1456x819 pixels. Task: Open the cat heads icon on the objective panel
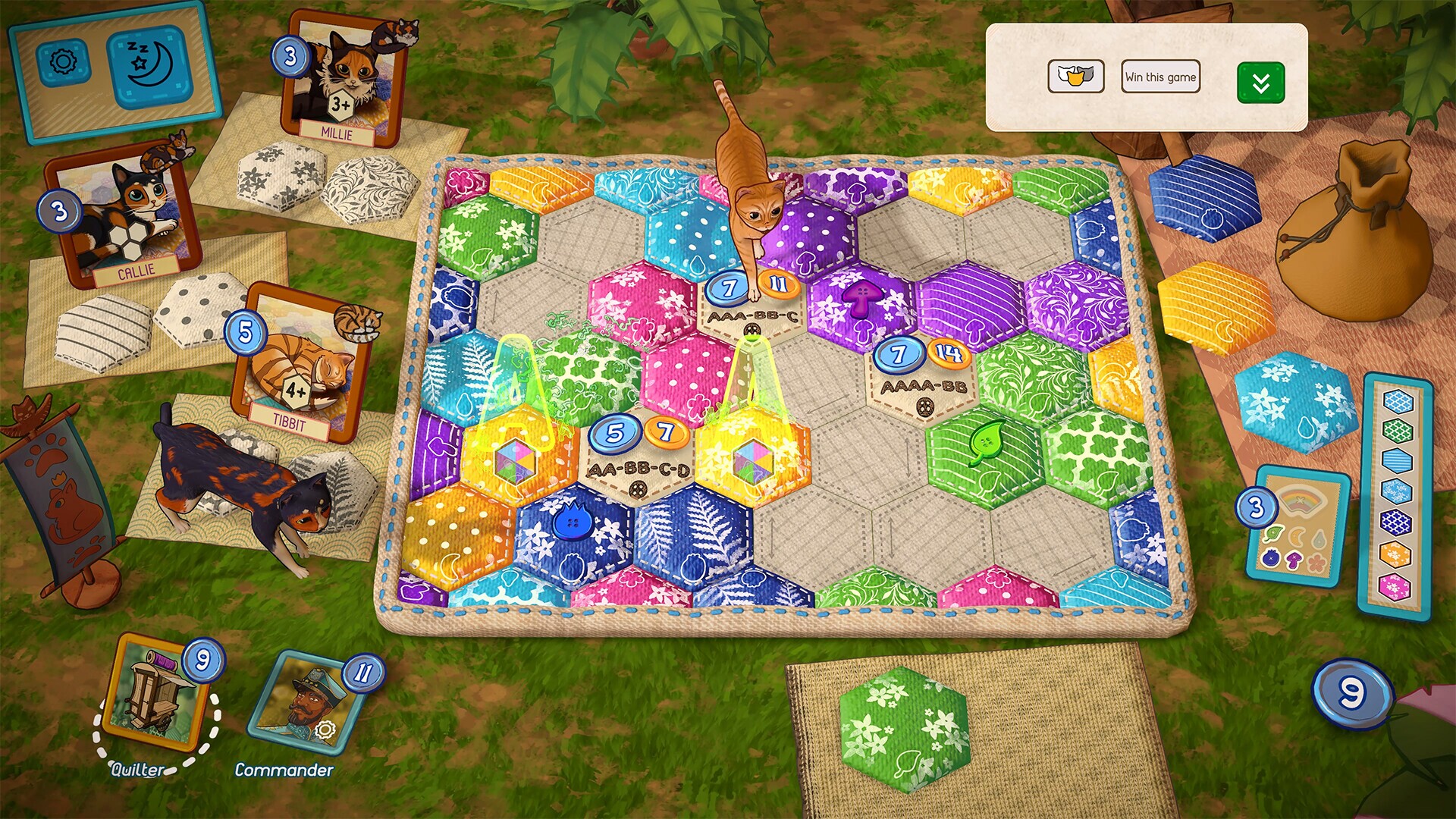pos(1078,77)
